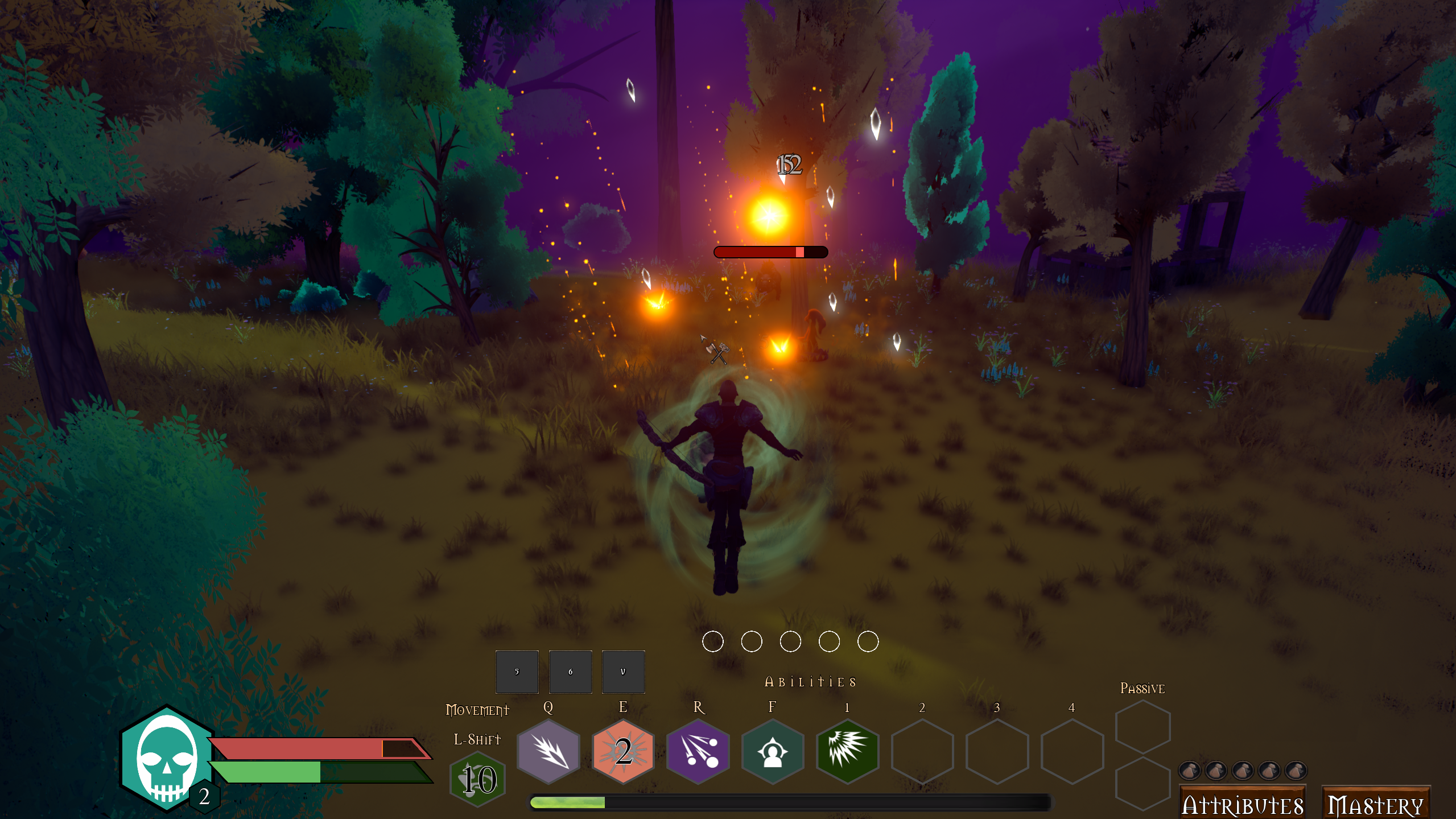1456x819 pixels.
Task: Click the item slot bound to key V
Action: [x=623, y=672]
